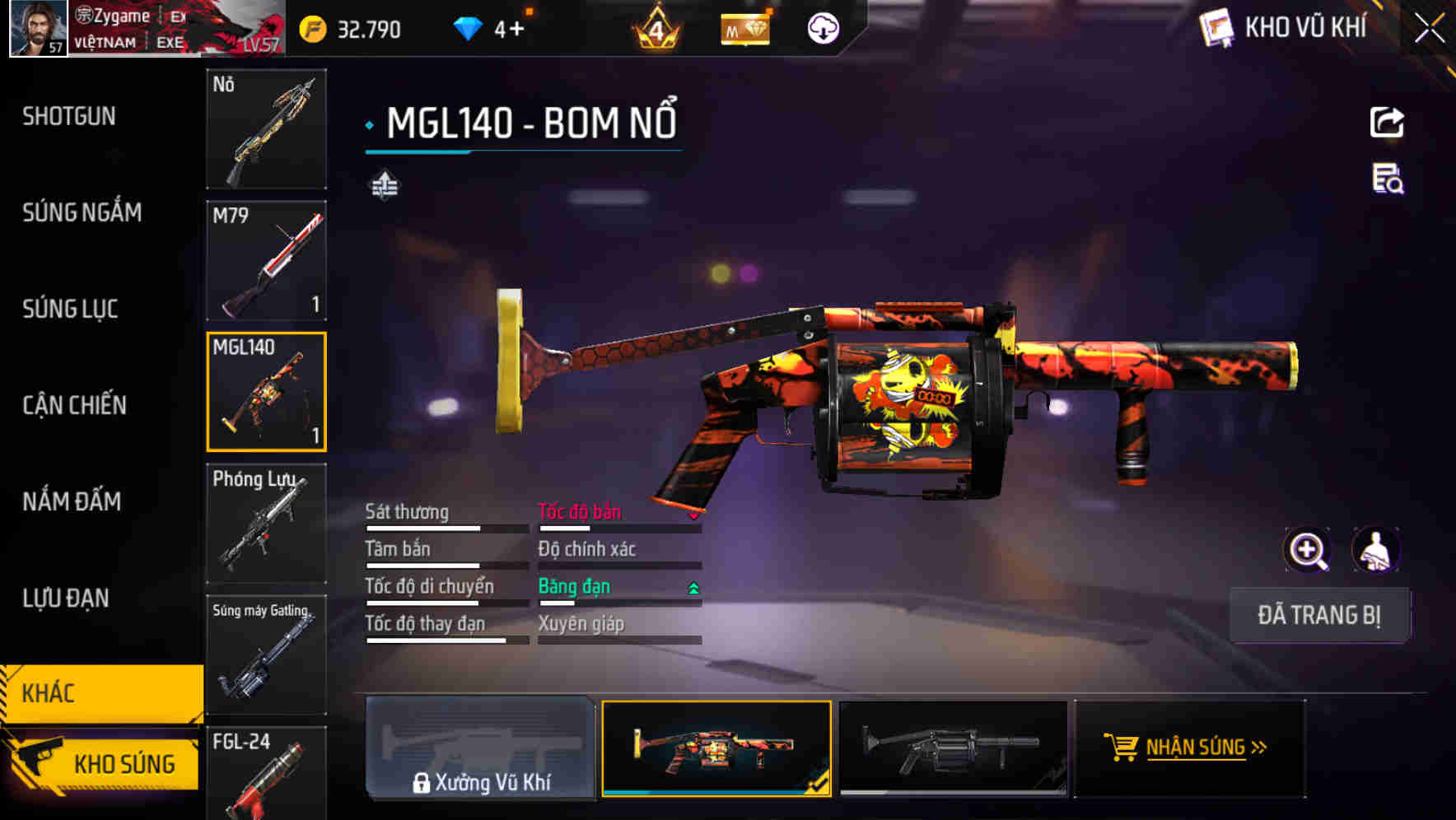Click the share weapon icon

(x=1388, y=122)
